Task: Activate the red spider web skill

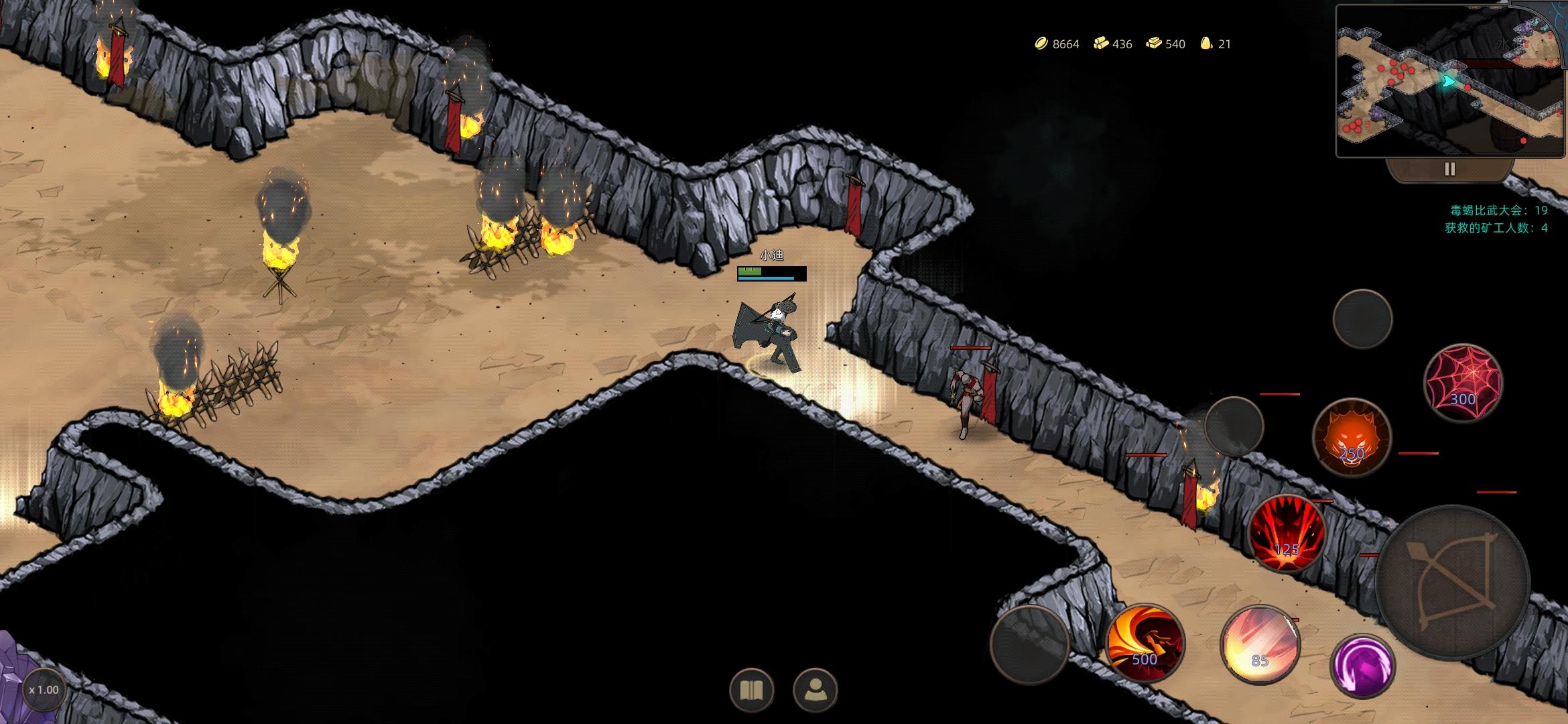Action: [x=1463, y=383]
